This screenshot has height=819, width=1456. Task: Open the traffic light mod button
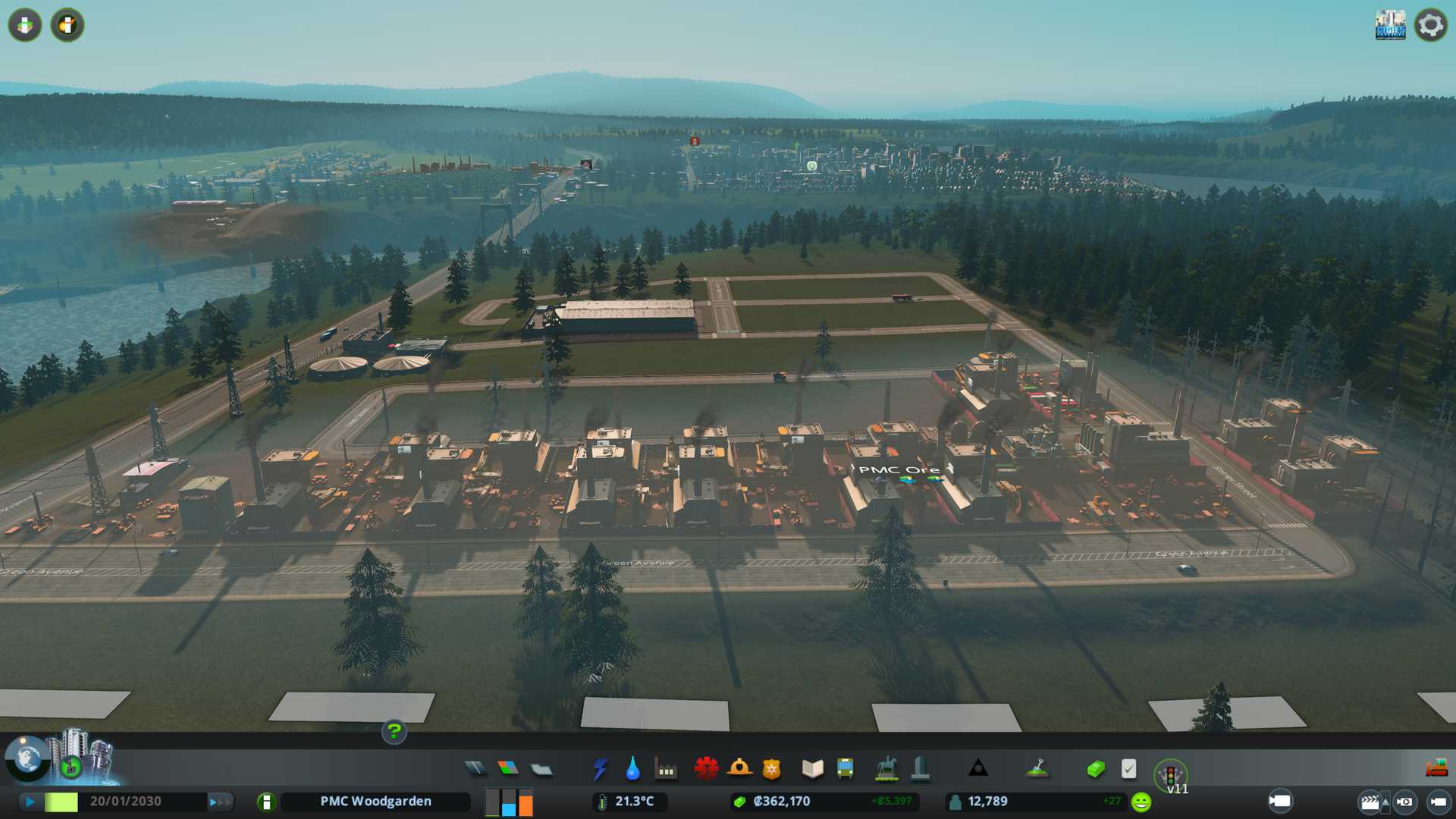pyautogui.click(x=1170, y=775)
